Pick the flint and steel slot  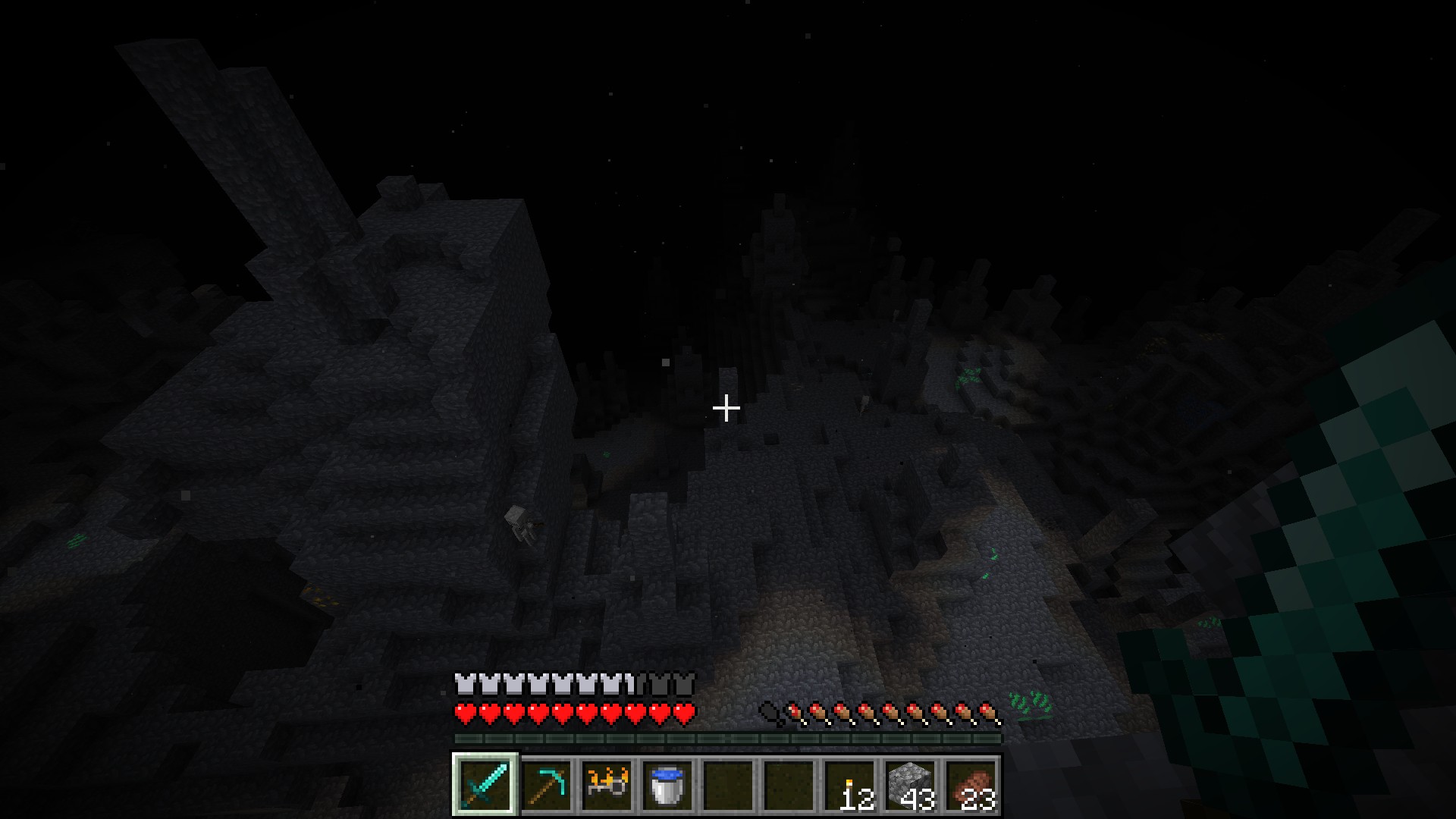tap(607, 784)
